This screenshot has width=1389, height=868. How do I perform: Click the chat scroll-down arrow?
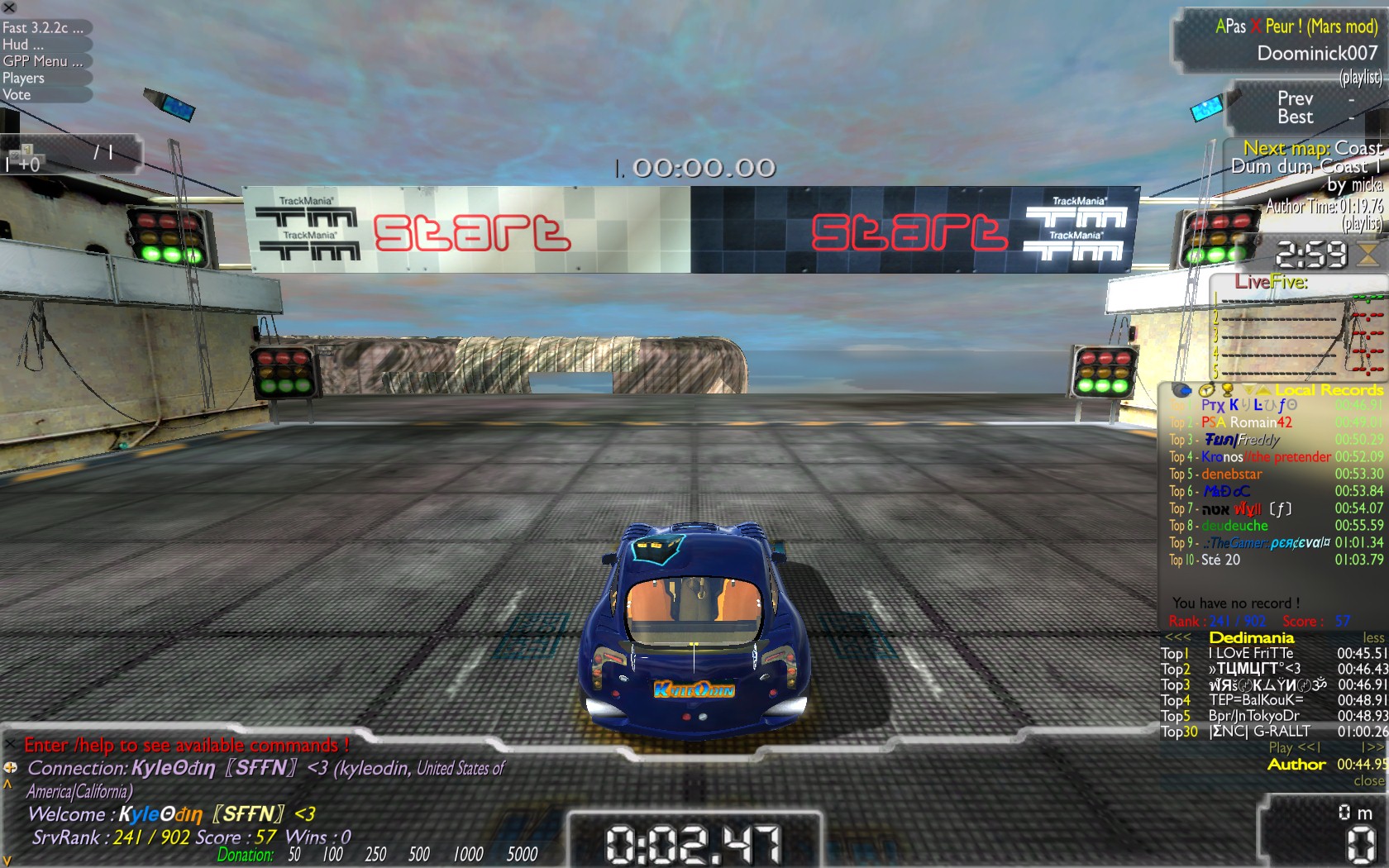click(x=7, y=861)
